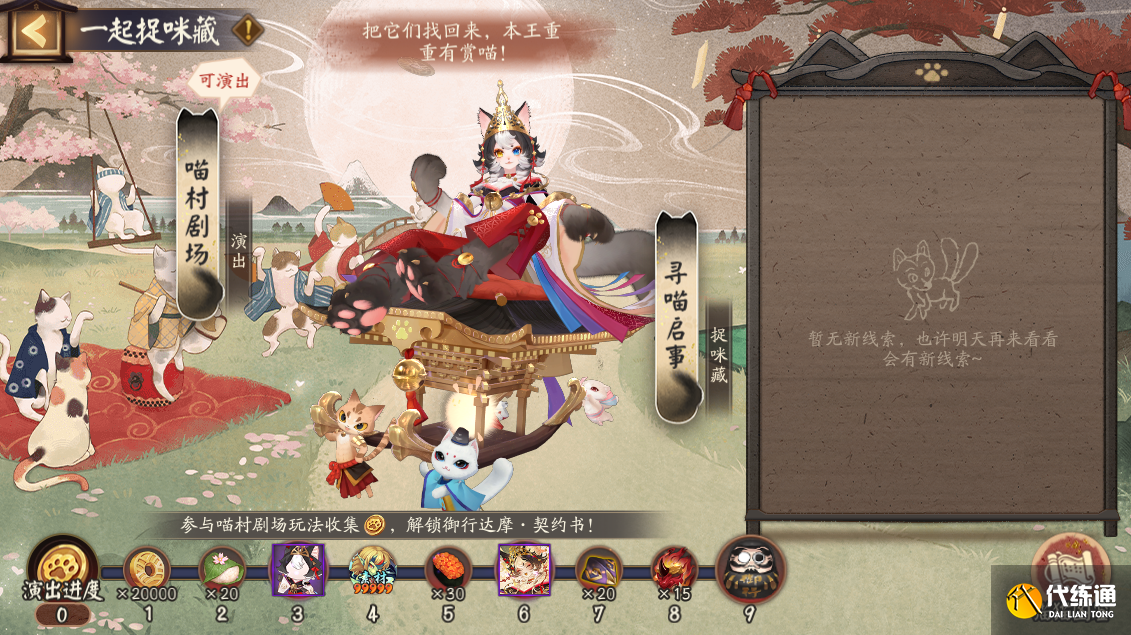Select the x20 purple item reward
This screenshot has width=1131, height=635.
(599, 569)
